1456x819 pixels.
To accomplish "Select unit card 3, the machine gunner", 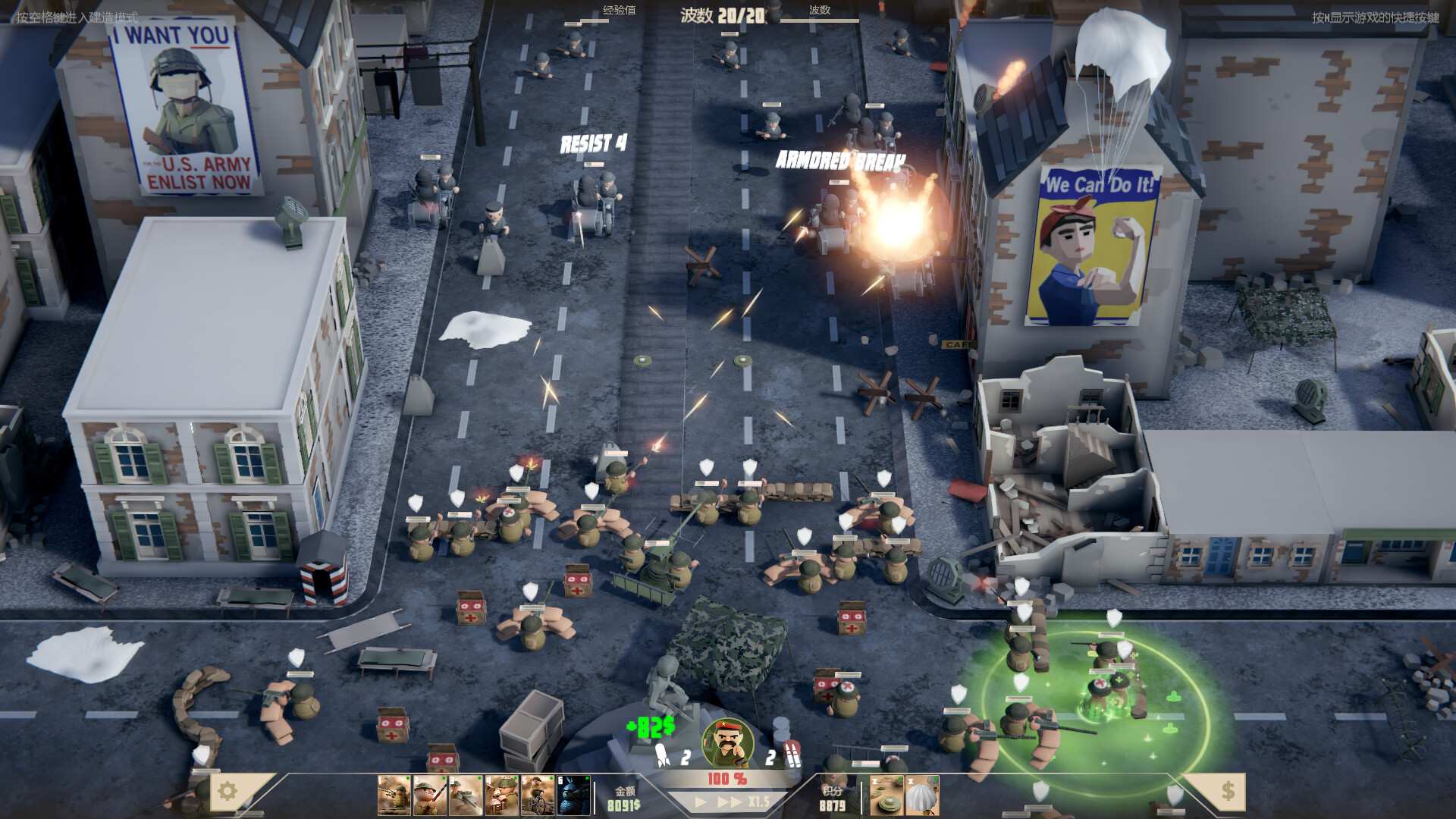I will (465, 795).
